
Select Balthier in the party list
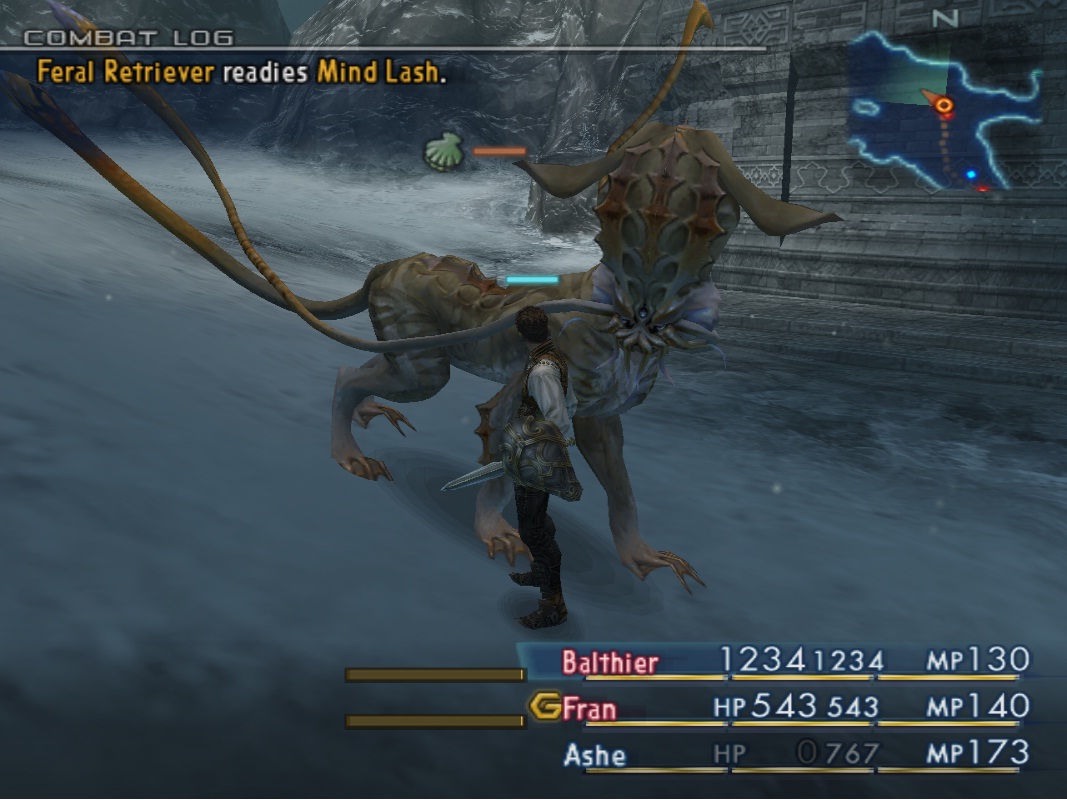point(610,662)
